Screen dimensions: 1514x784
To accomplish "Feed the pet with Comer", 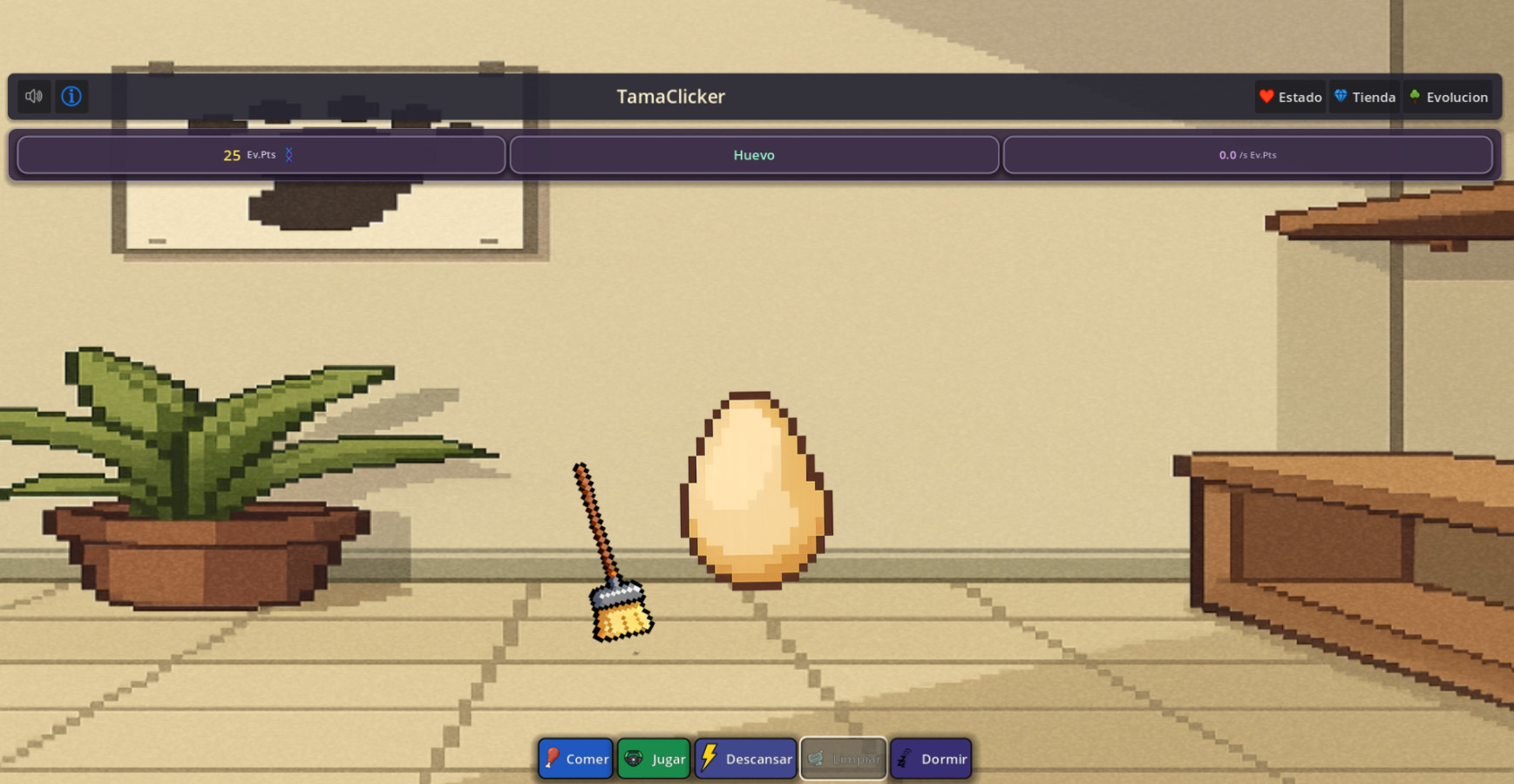I will pyautogui.click(x=575, y=759).
